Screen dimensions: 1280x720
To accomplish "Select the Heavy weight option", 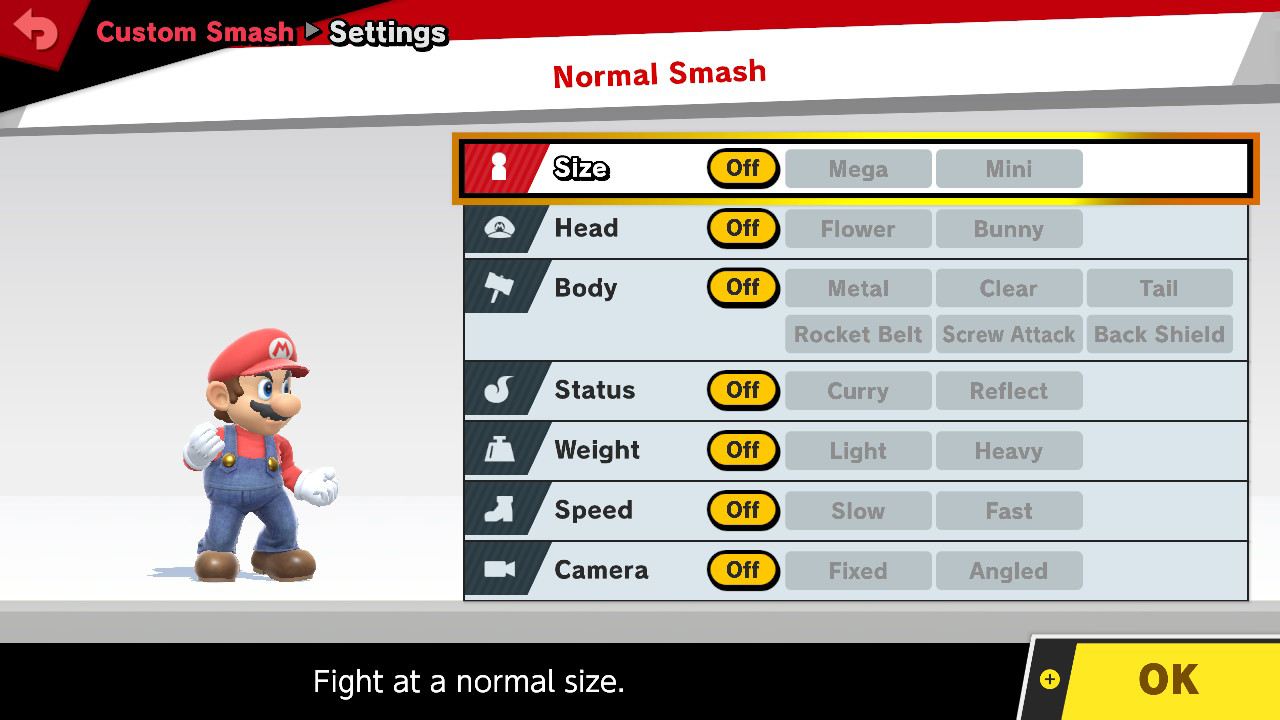I will [x=1009, y=450].
